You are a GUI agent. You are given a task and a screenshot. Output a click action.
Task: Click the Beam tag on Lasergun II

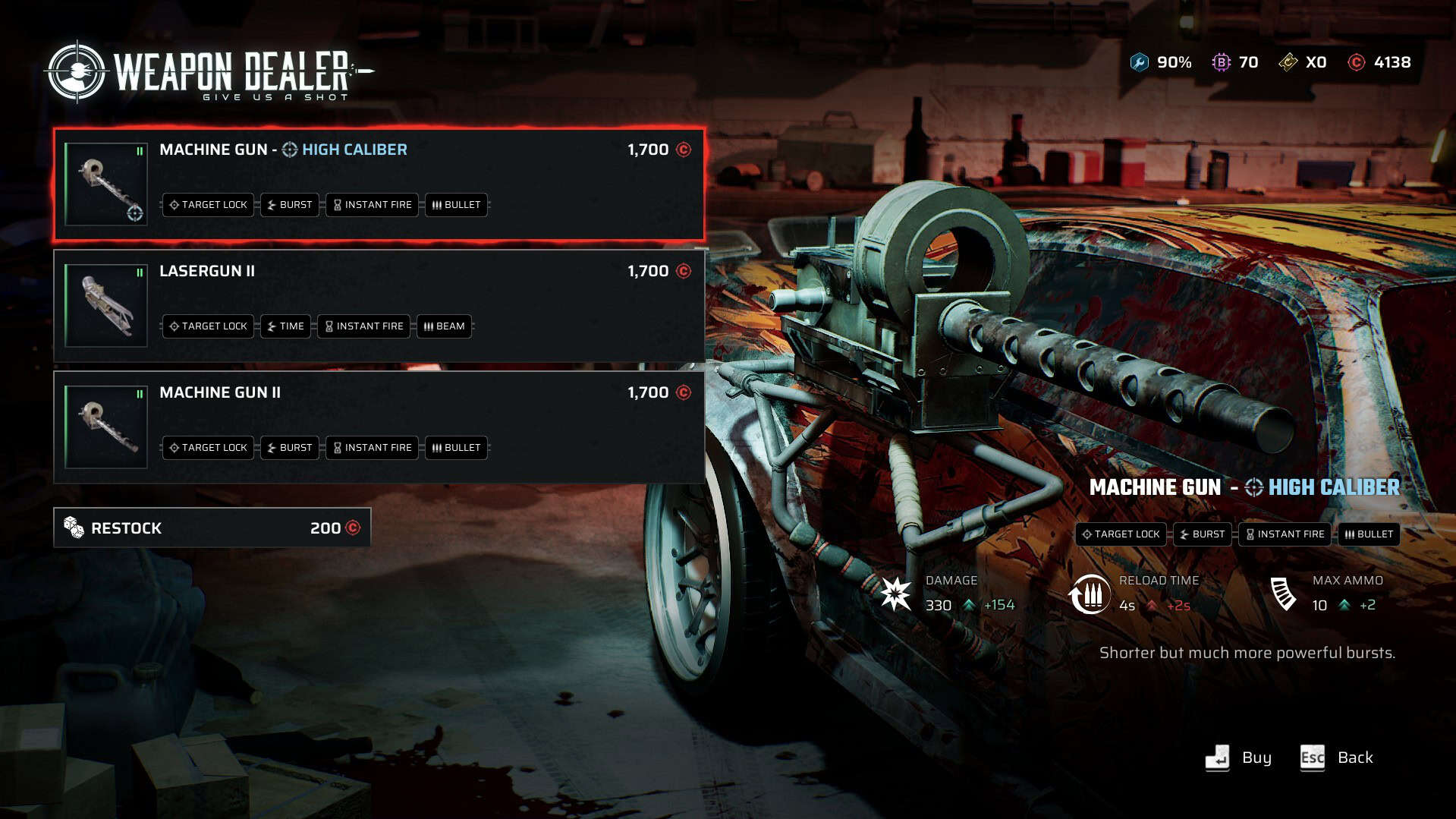444,326
